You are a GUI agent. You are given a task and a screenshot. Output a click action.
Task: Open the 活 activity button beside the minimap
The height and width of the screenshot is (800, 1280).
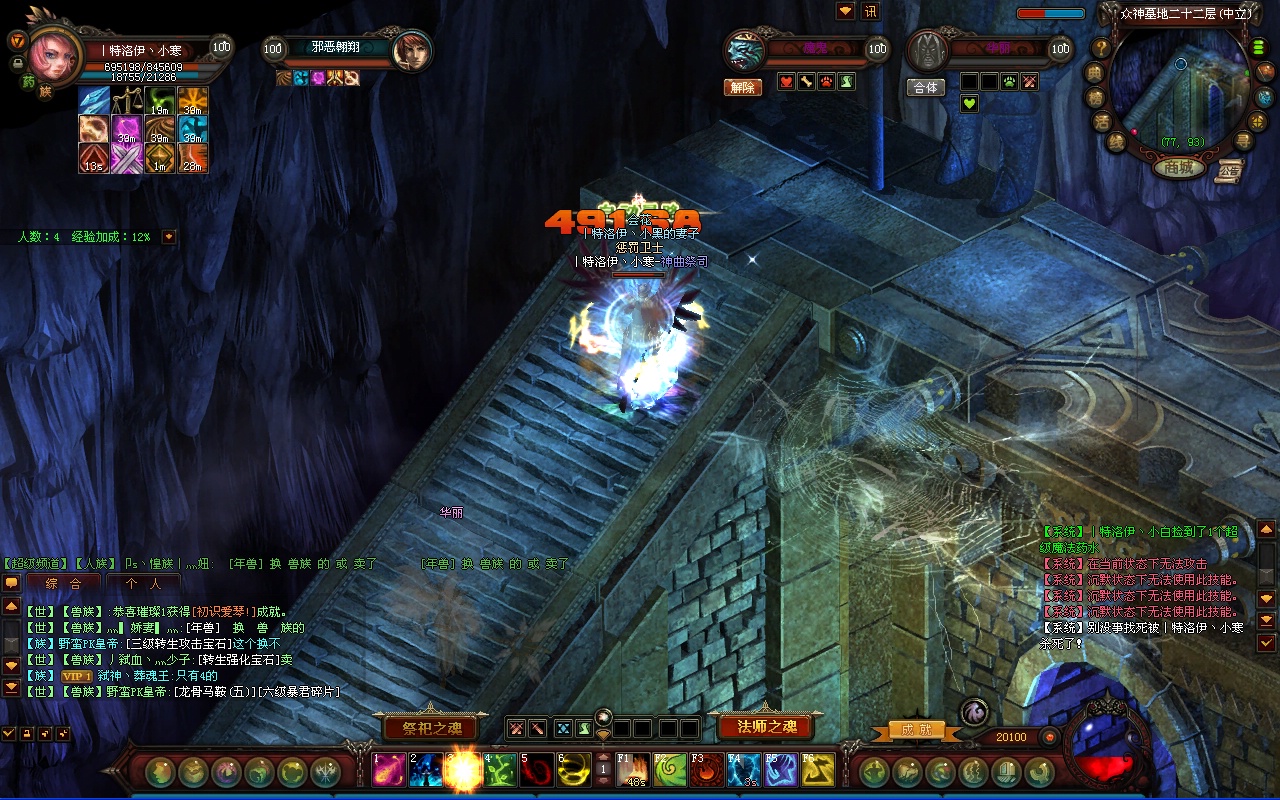click(1103, 122)
